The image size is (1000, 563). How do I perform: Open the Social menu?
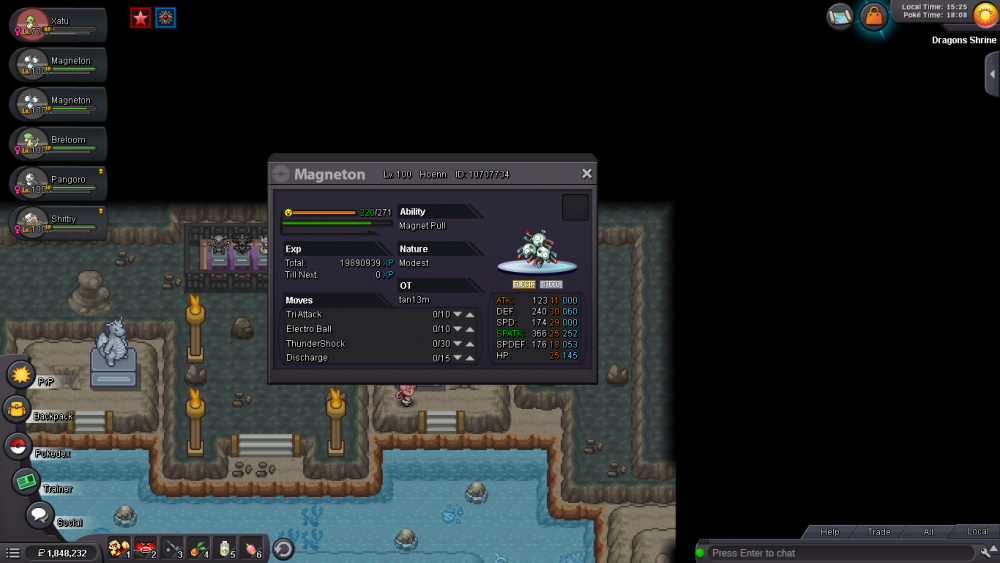tap(39, 515)
